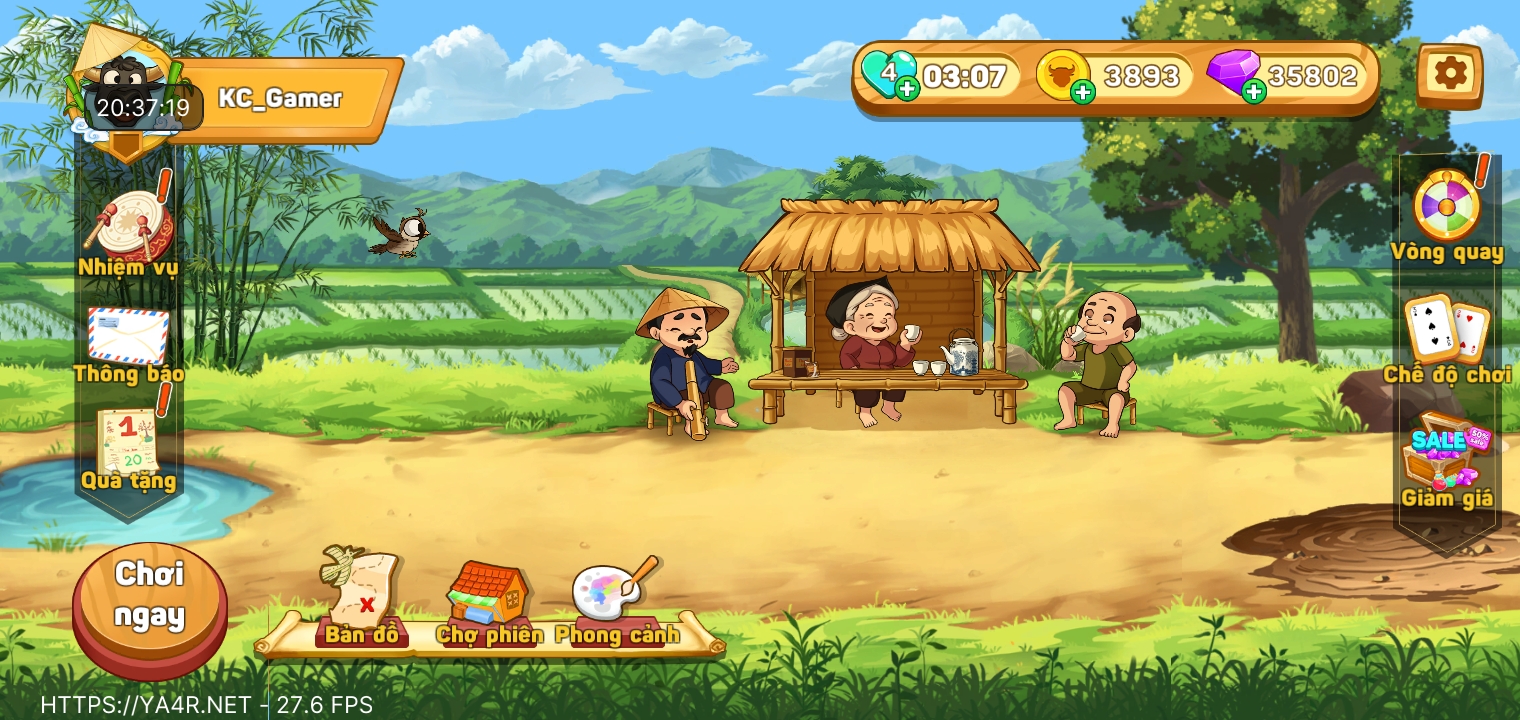
Task: Add more hearts with the plus
Action: [907, 90]
